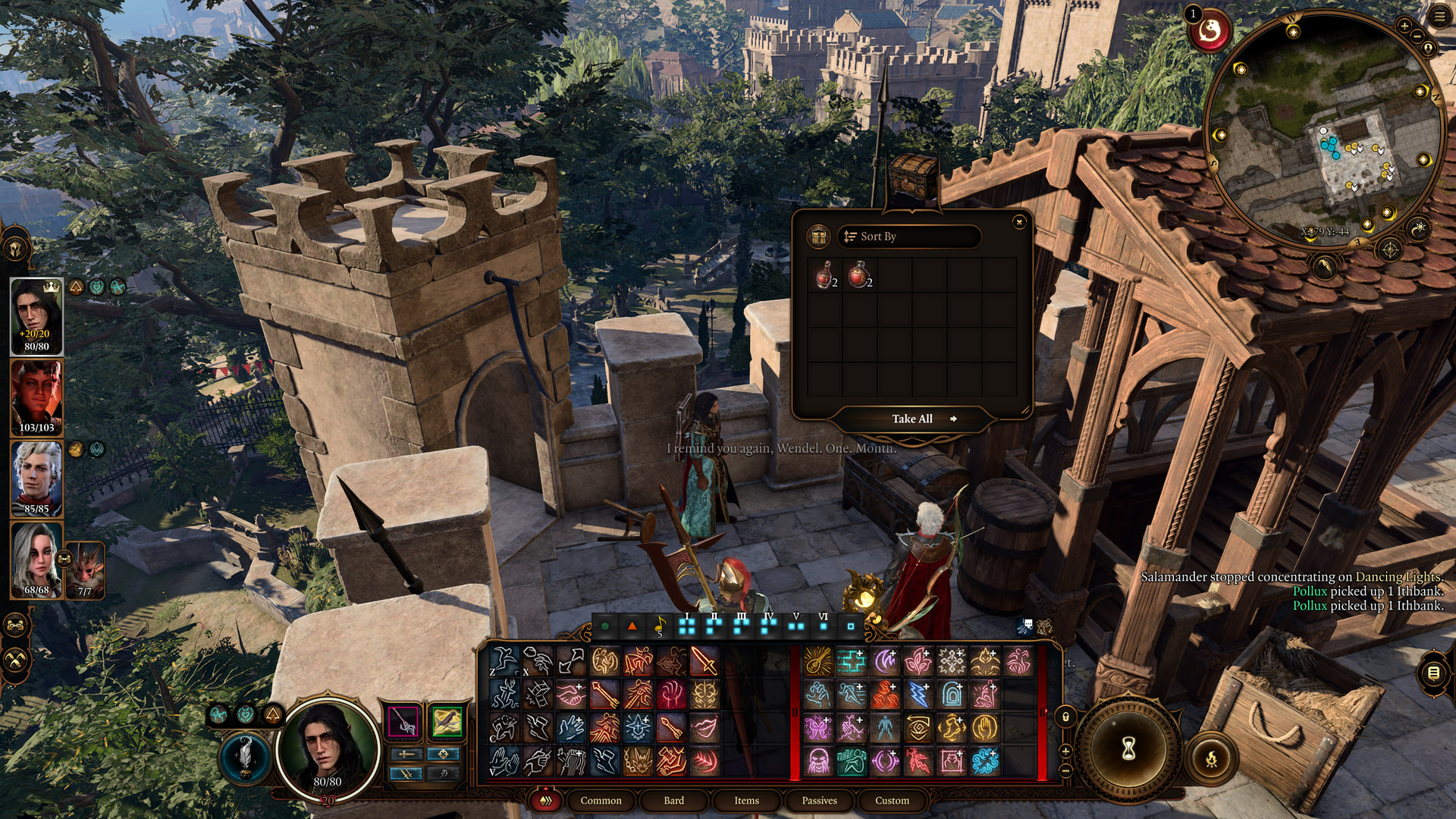Open the campfire rest button
The image size is (1456, 819).
(1211, 758)
